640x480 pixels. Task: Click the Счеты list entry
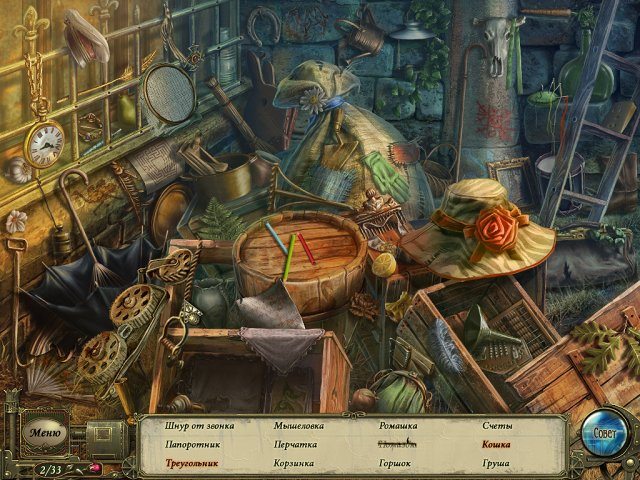tap(496, 426)
